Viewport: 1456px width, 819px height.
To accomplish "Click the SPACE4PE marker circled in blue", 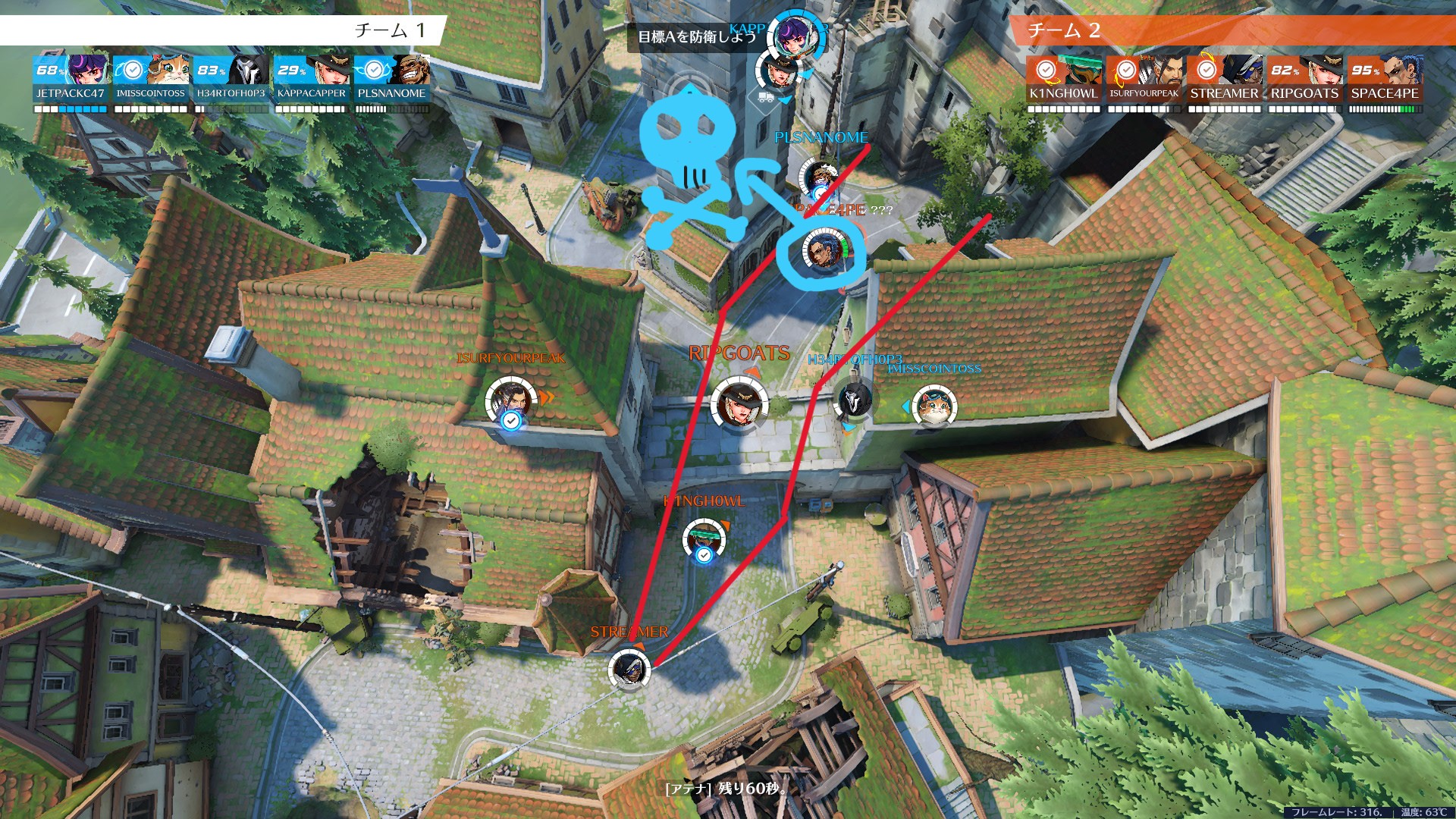I will click(x=821, y=252).
